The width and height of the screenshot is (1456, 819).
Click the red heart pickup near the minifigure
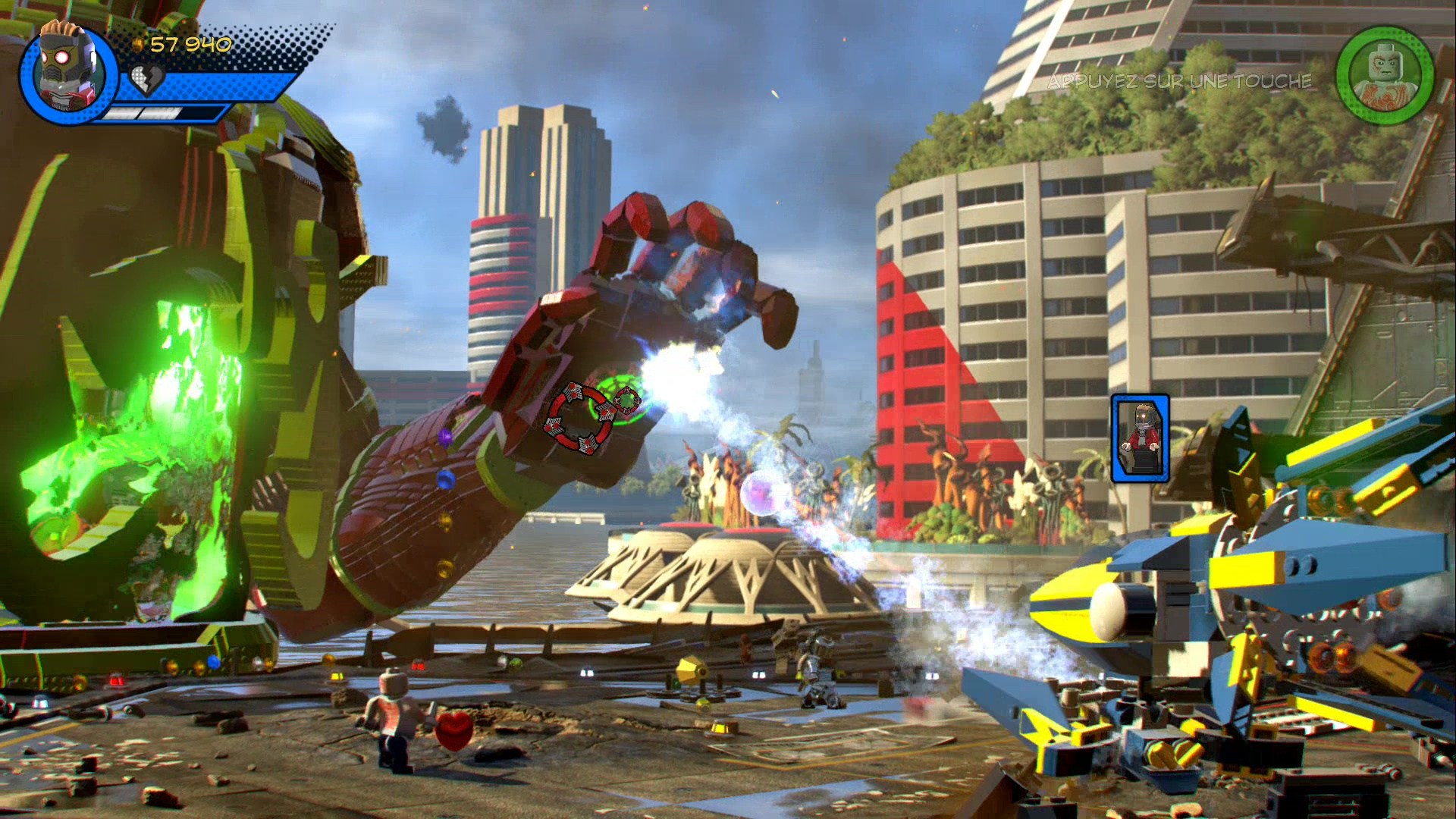pos(453,732)
